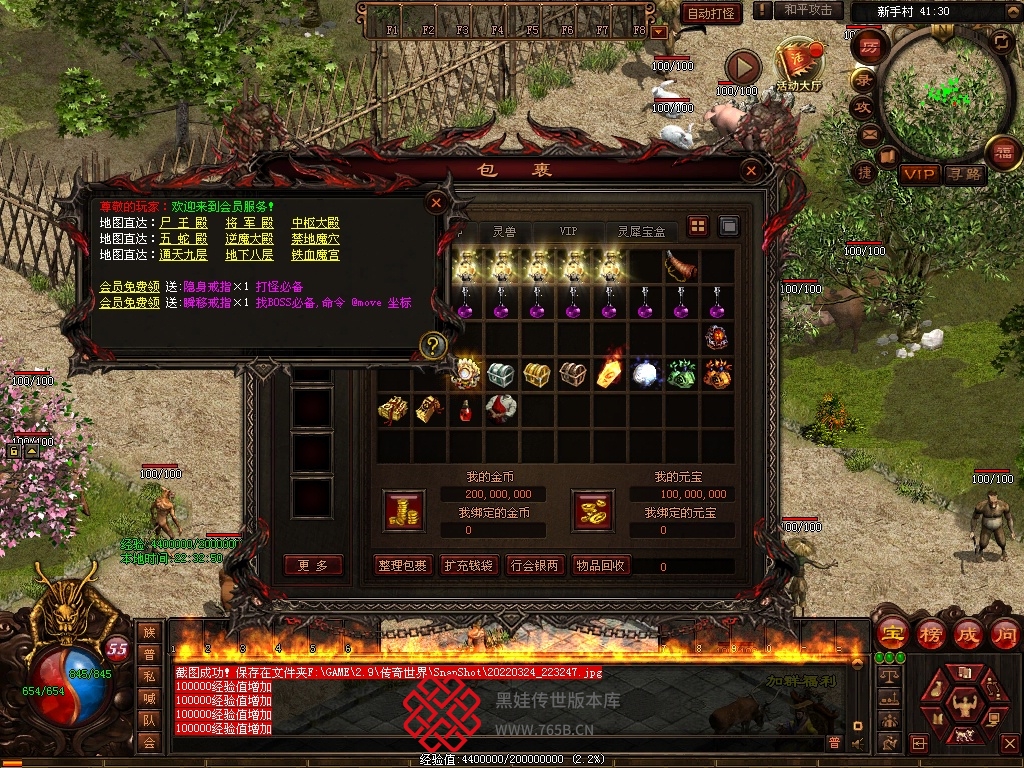Open 物品回收 item recycling
The height and width of the screenshot is (768, 1024).
click(600, 565)
